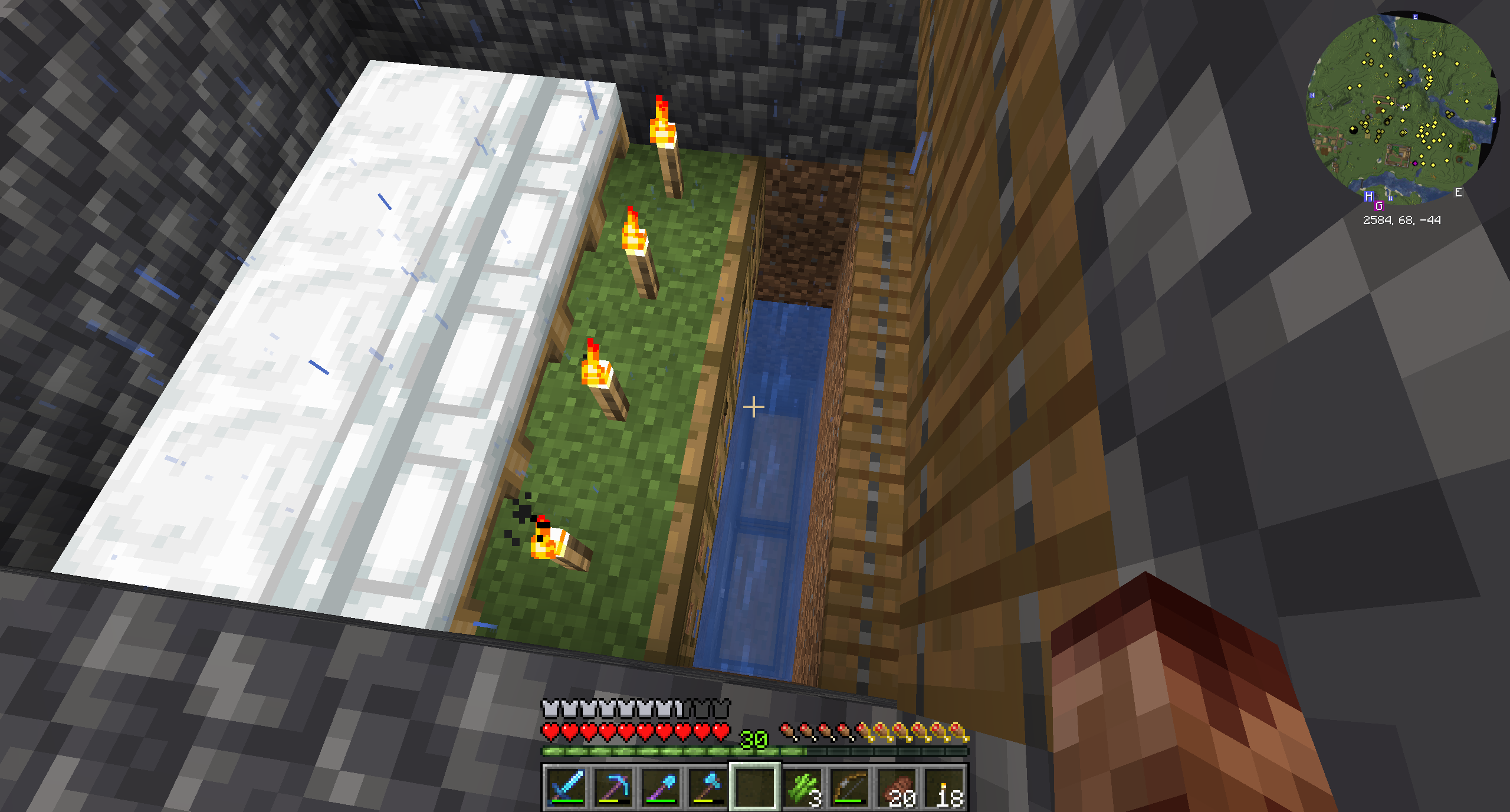Select the cooked meat stack of 20
Image resolution: width=1510 pixels, height=812 pixels.
[x=897, y=787]
